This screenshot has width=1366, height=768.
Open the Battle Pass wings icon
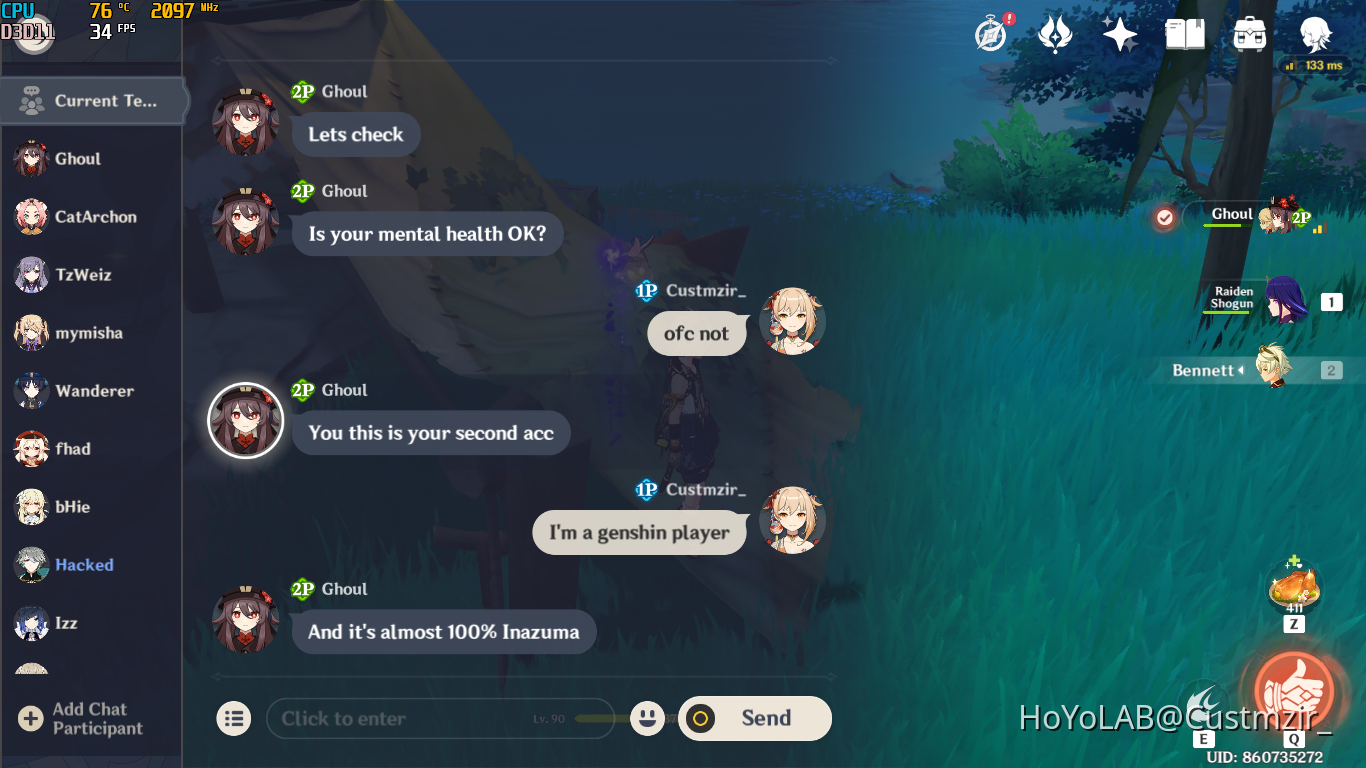tap(1054, 33)
